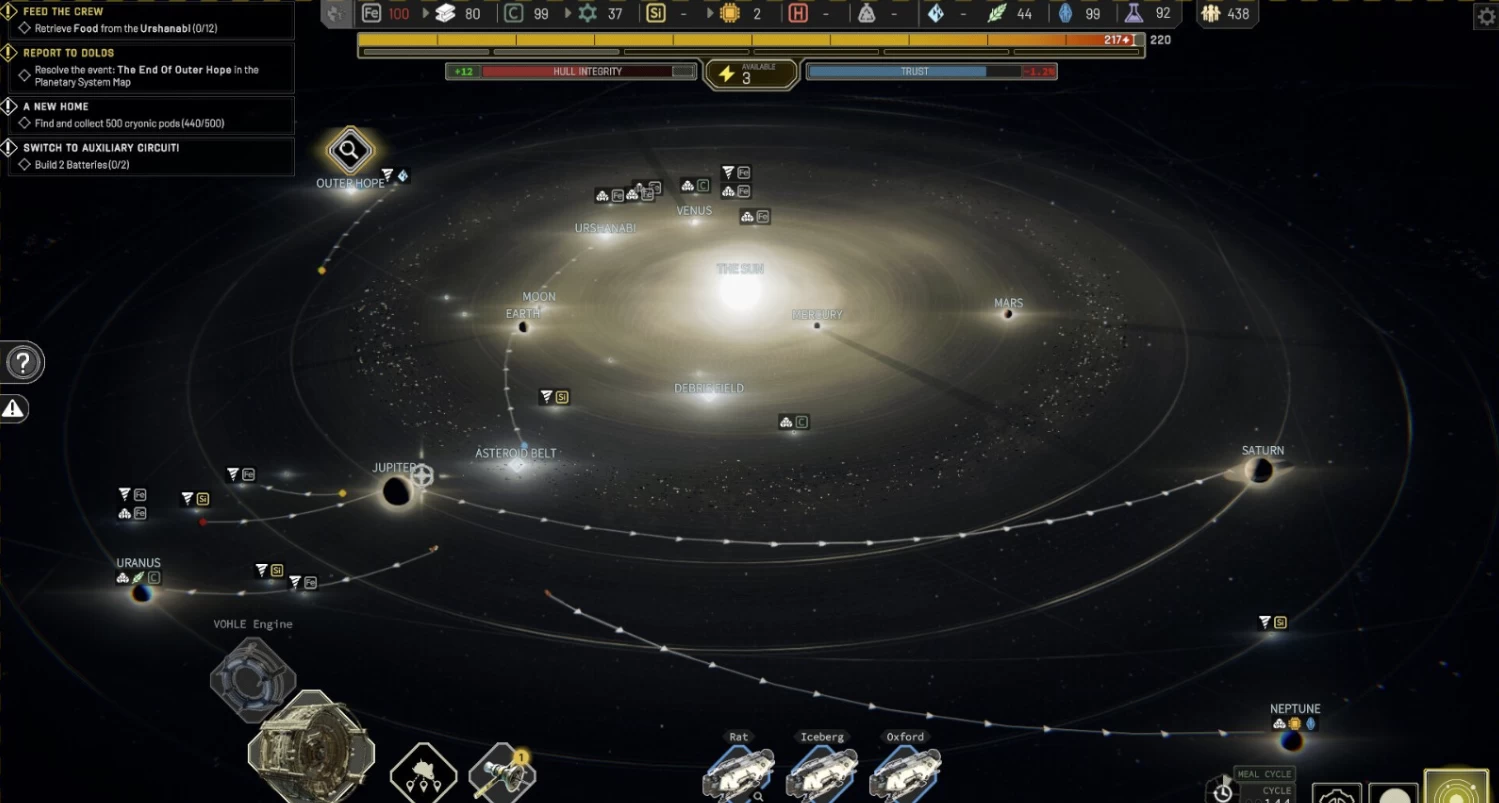
Task: Switch to the station exterior view button
Action: click(x=1393, y=792)
